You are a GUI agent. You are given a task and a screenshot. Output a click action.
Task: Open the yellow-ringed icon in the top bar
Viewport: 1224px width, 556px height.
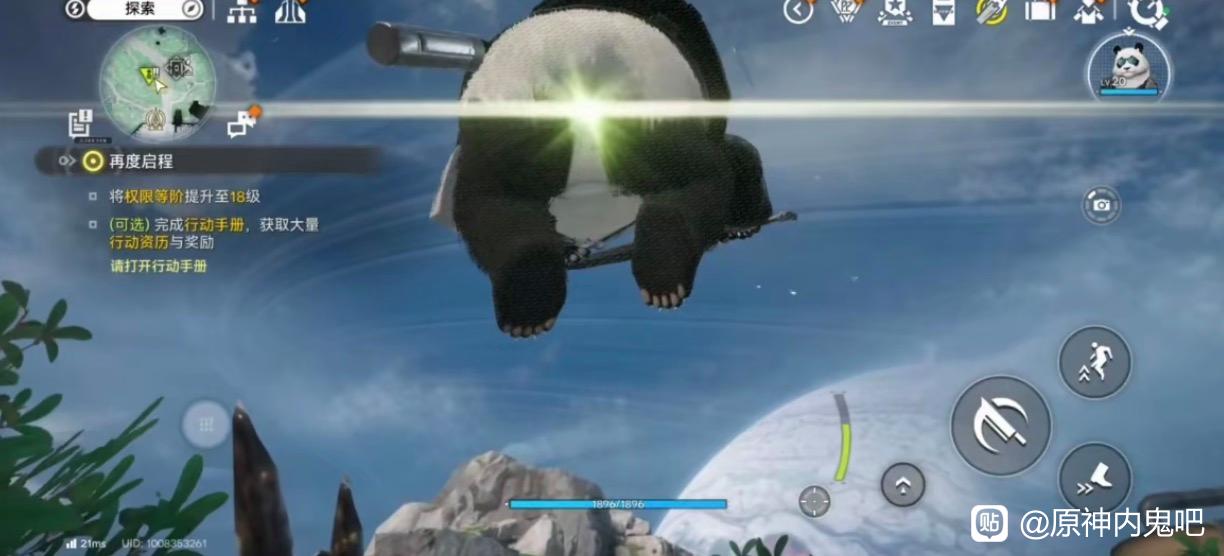click(x=991, y=12)
